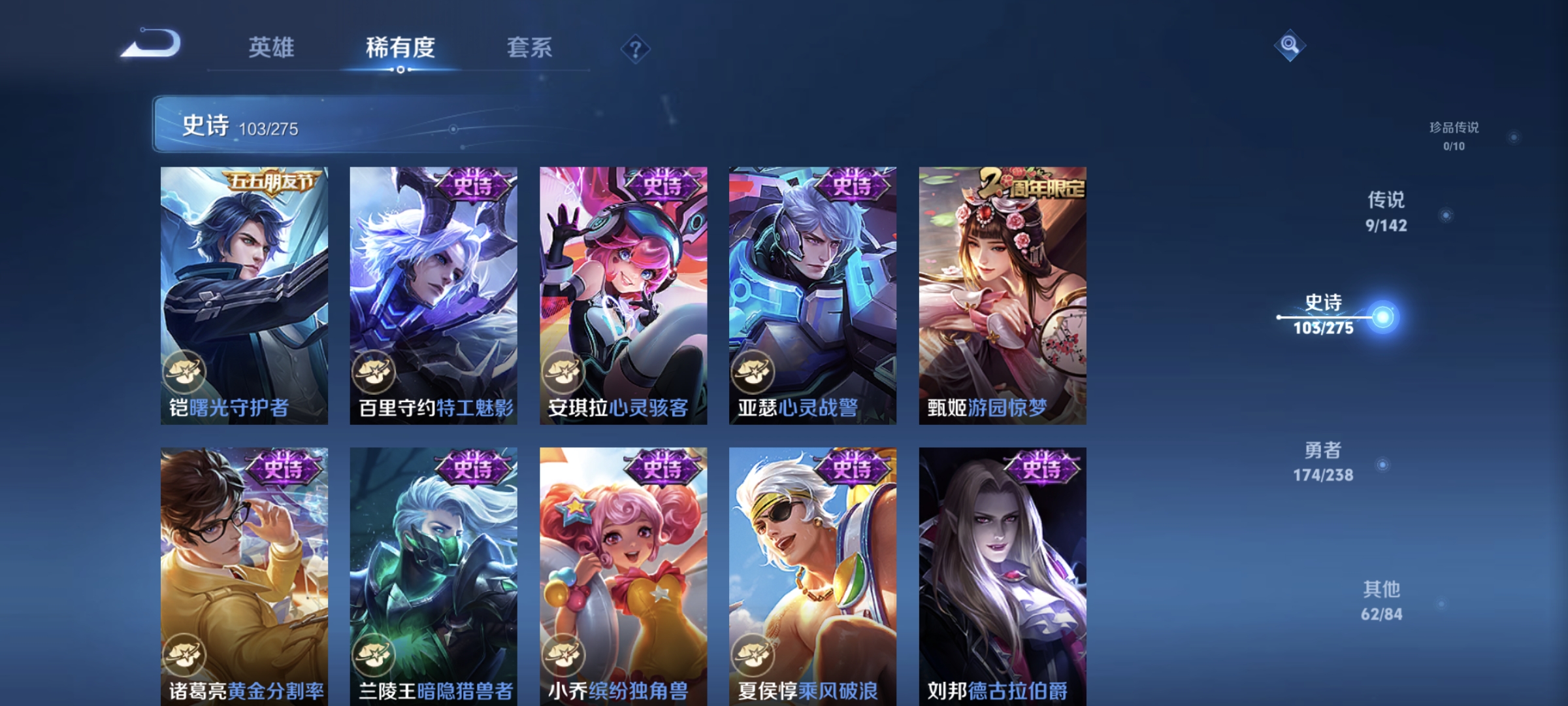Click the question mark help icon

pos(636,50)
